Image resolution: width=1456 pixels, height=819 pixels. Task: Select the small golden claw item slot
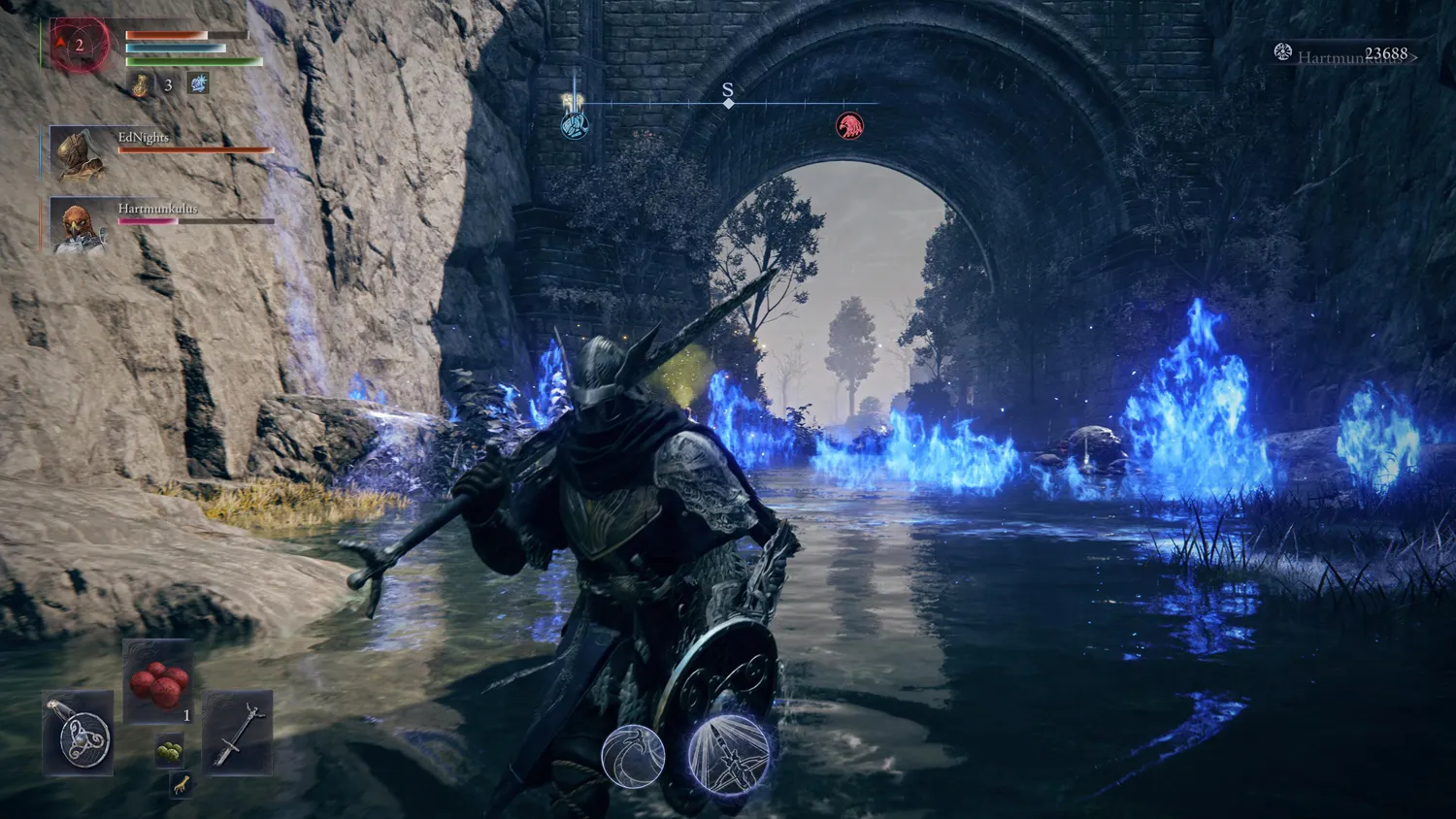(181, 785)
